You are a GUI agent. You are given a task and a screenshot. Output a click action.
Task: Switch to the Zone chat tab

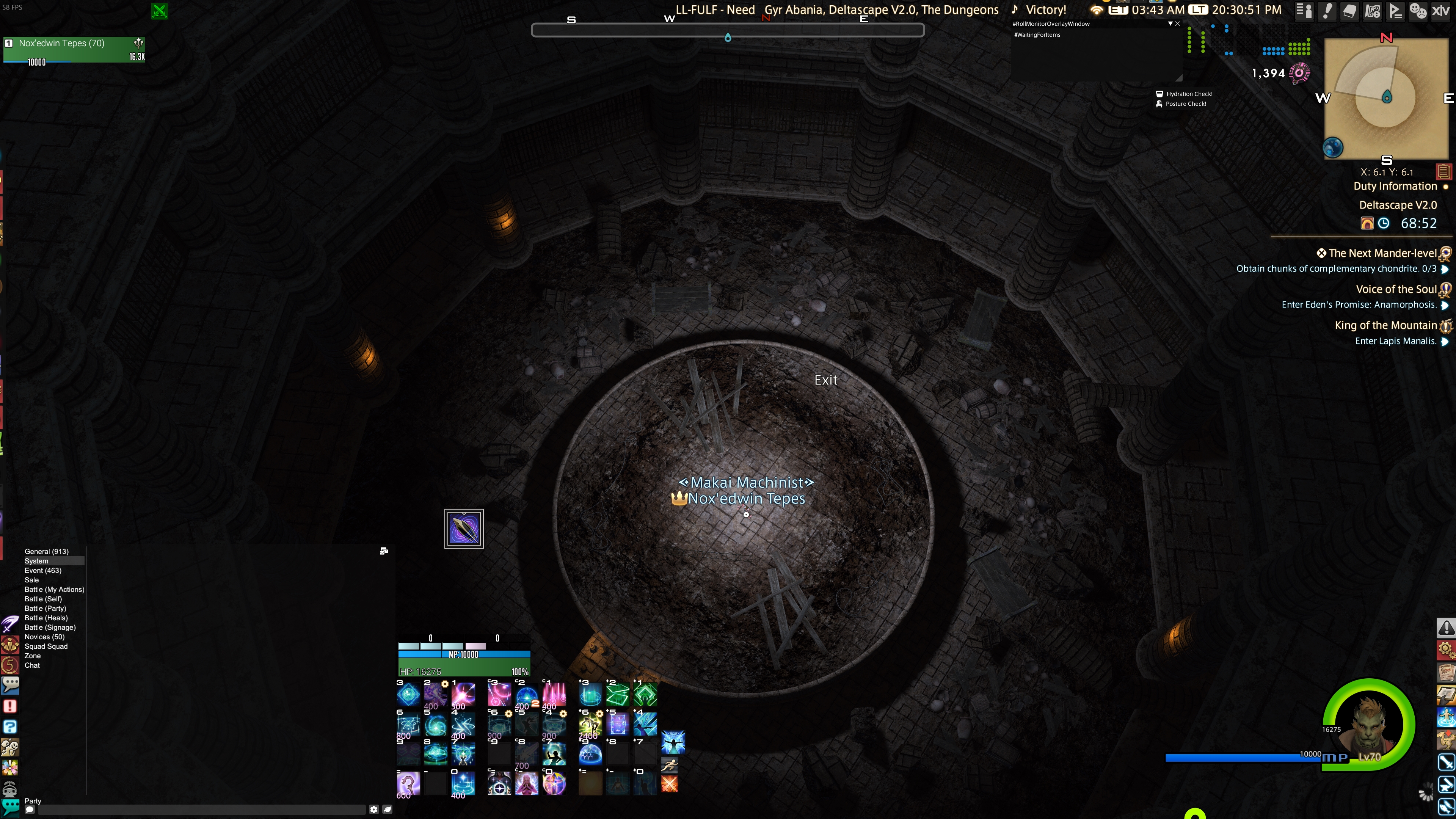point(32,656)
